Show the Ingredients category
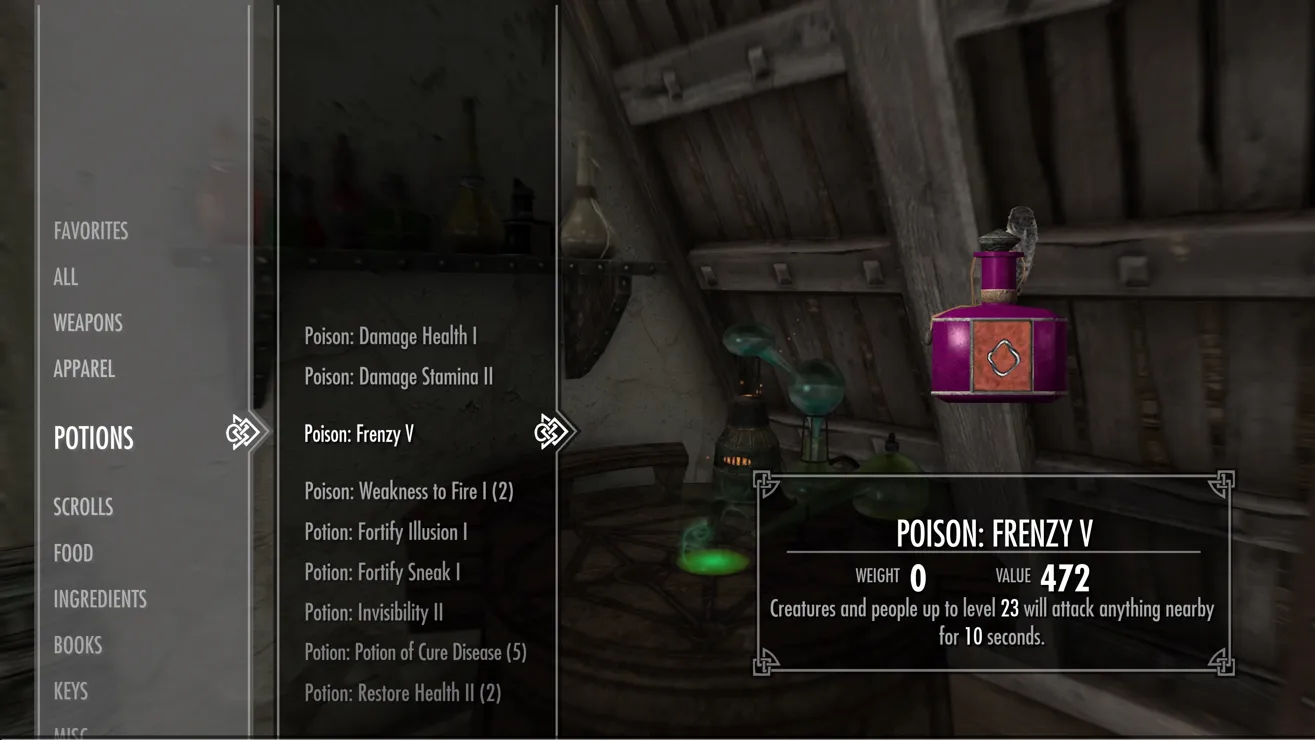The image size is (1315, 740). click(x=100, y=599)
